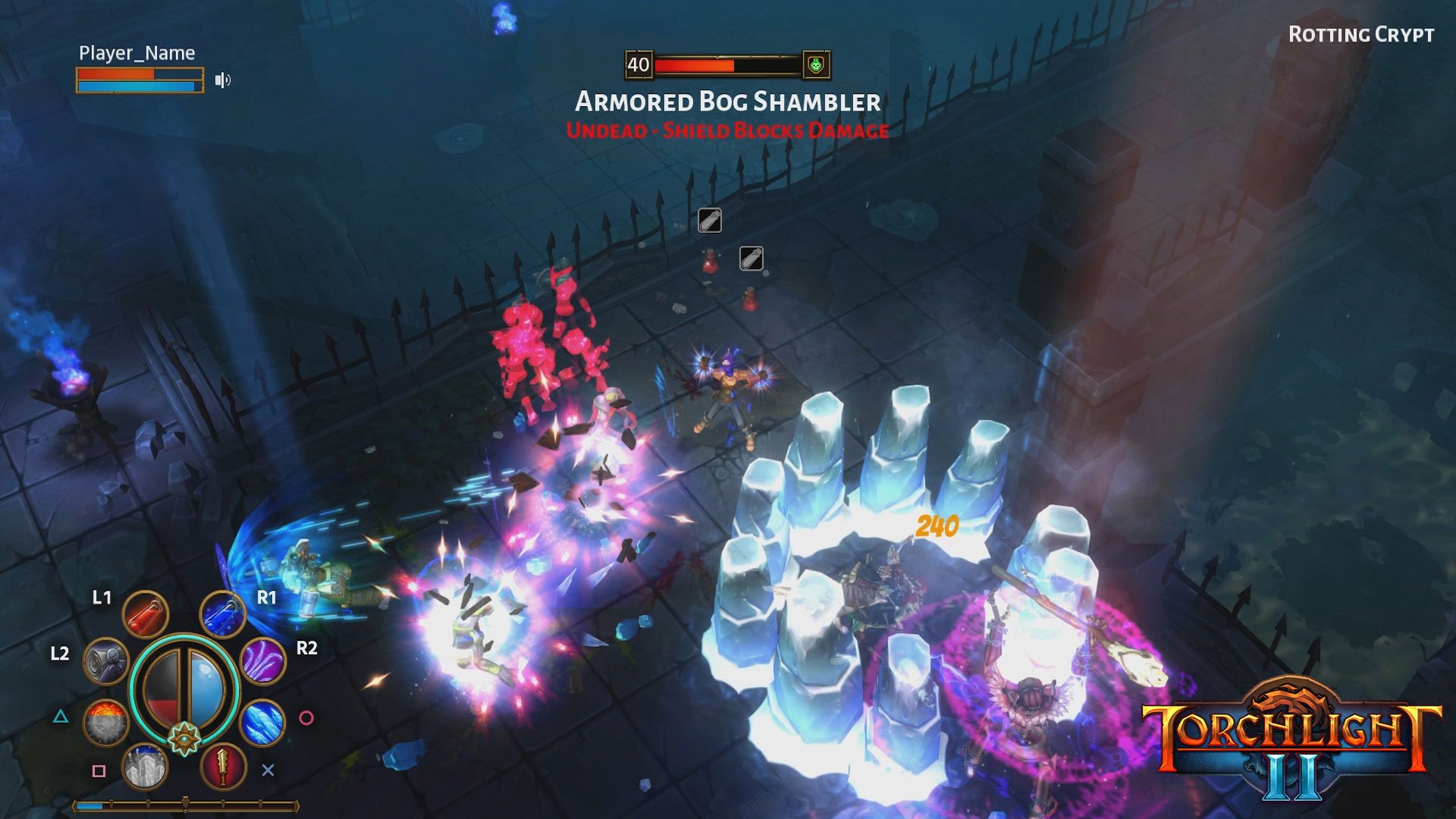Click the Player_Name label

tap(135, 53)
